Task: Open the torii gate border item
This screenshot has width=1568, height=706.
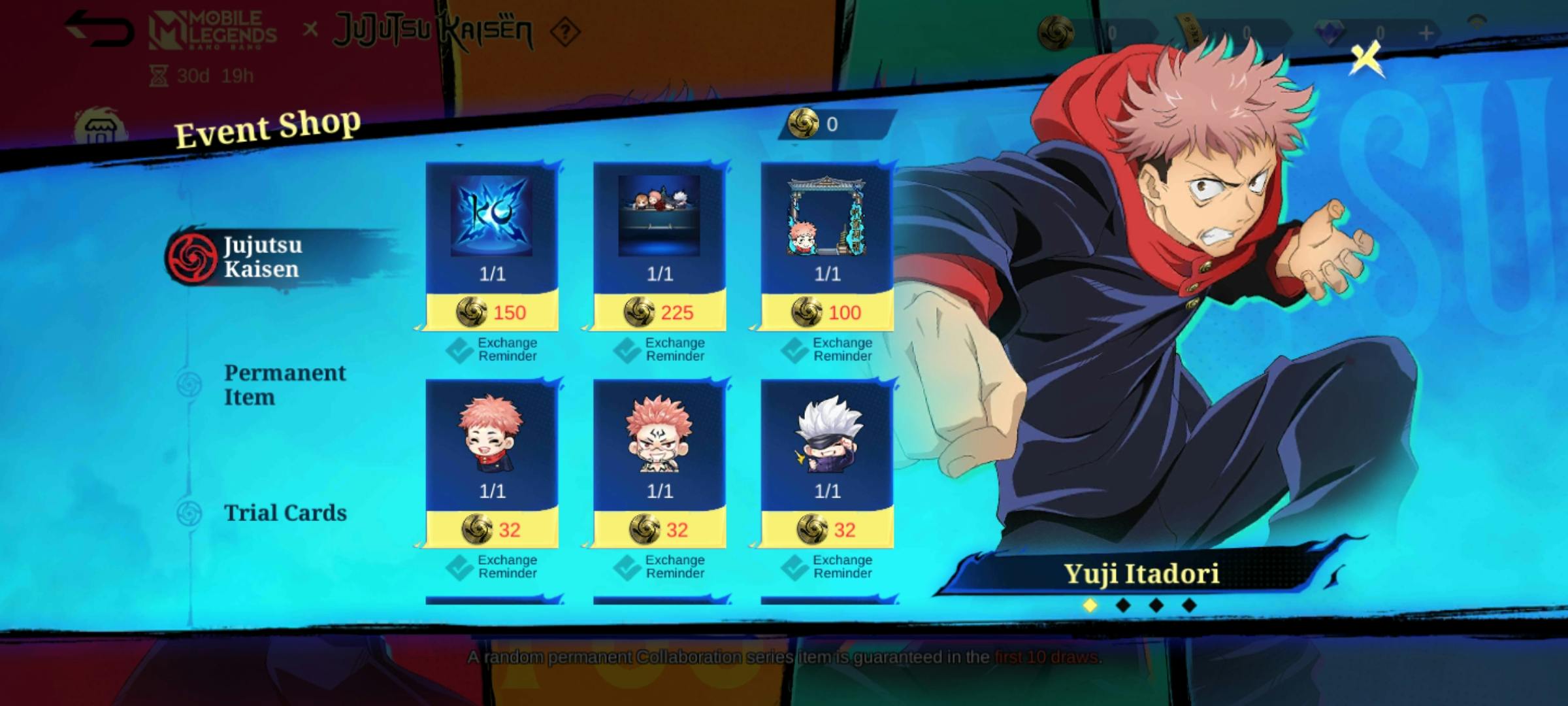Action: point(826,216)
